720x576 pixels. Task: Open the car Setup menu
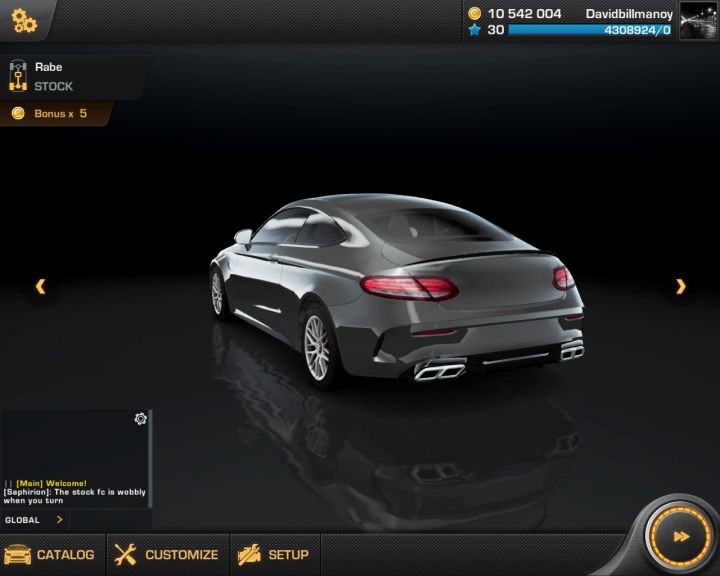click(274, 554)
